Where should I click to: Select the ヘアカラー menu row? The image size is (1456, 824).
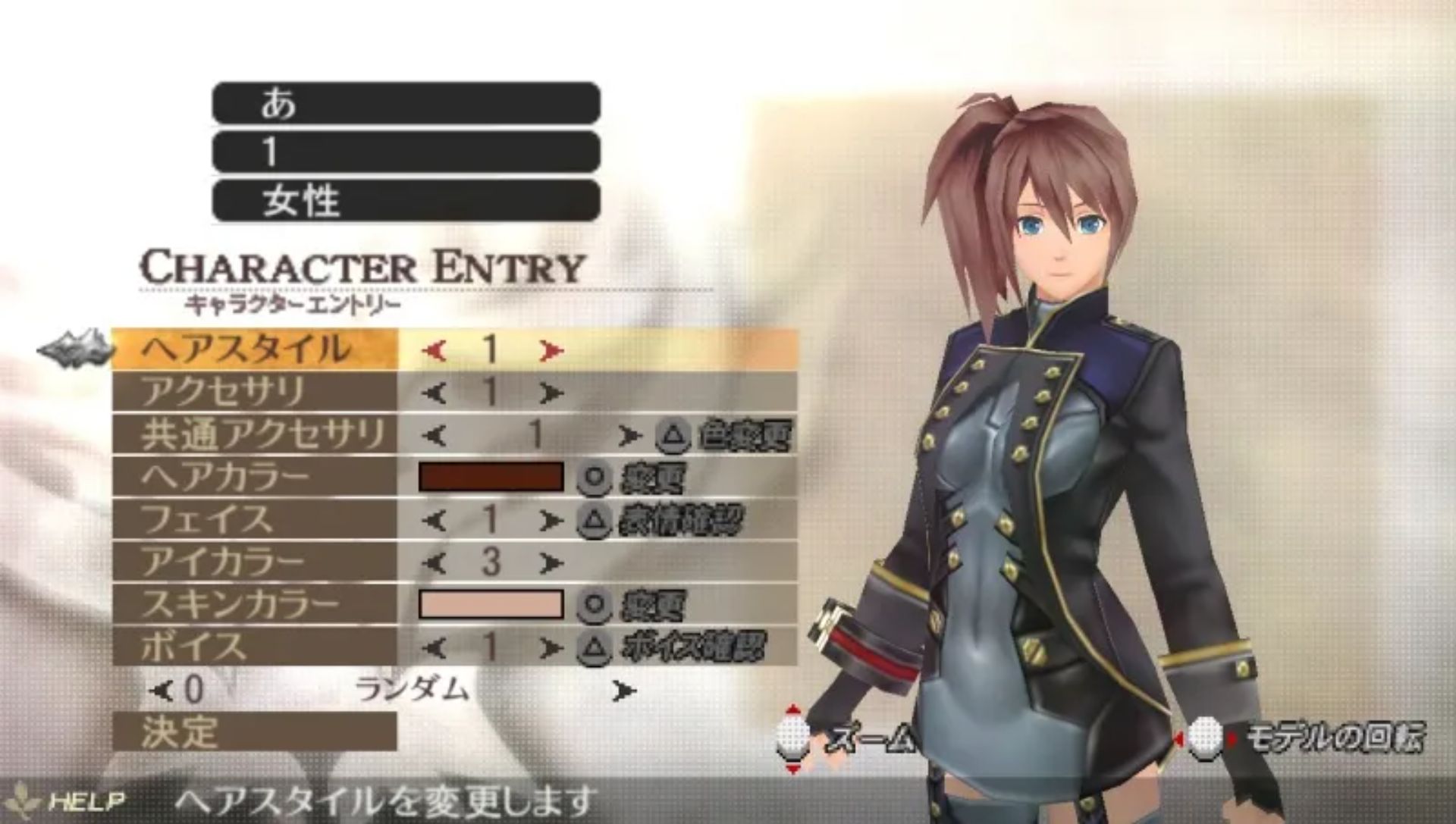tap(254, 477)
